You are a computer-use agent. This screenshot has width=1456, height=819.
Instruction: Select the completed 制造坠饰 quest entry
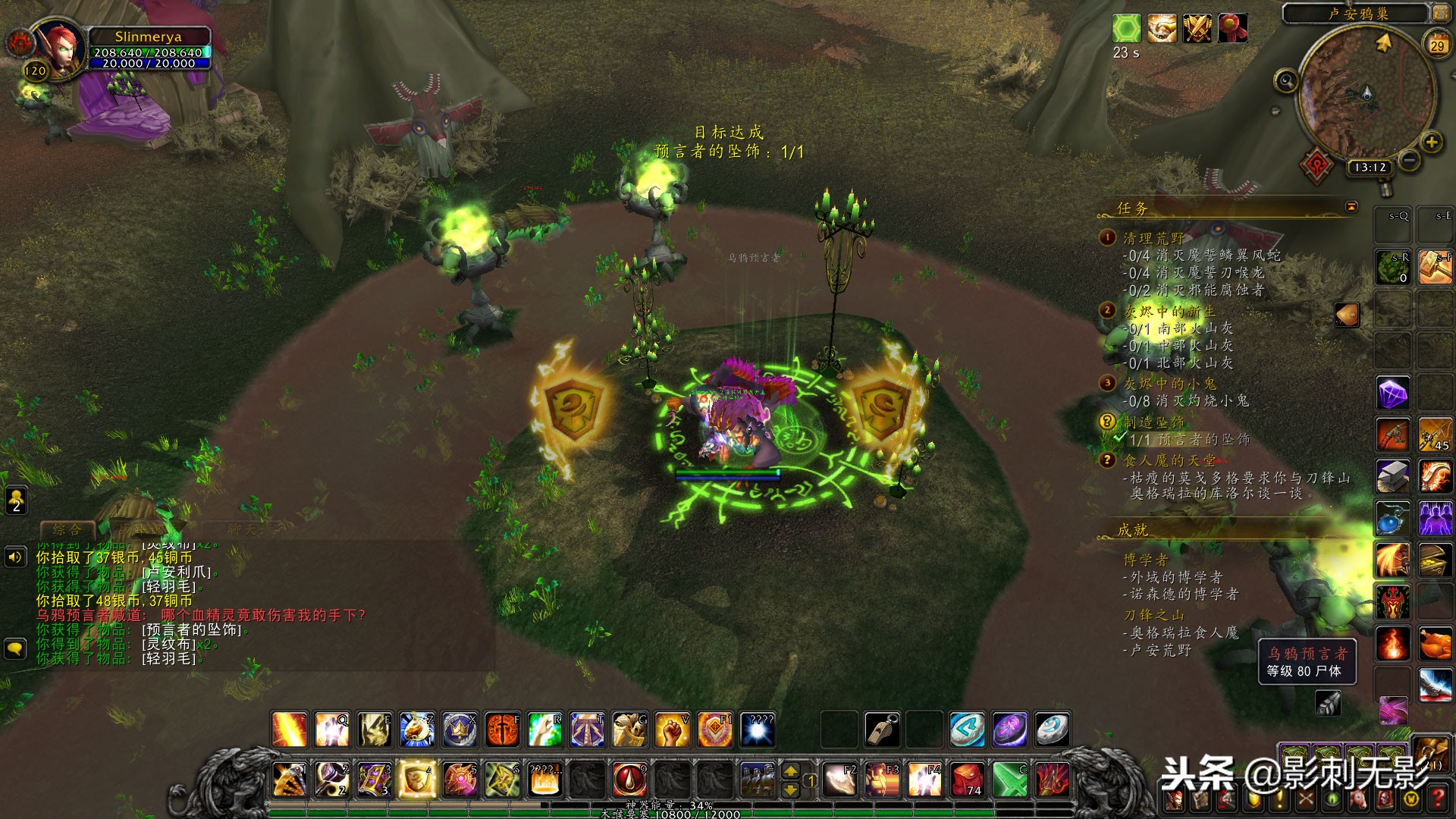[x=1153, y=422]
